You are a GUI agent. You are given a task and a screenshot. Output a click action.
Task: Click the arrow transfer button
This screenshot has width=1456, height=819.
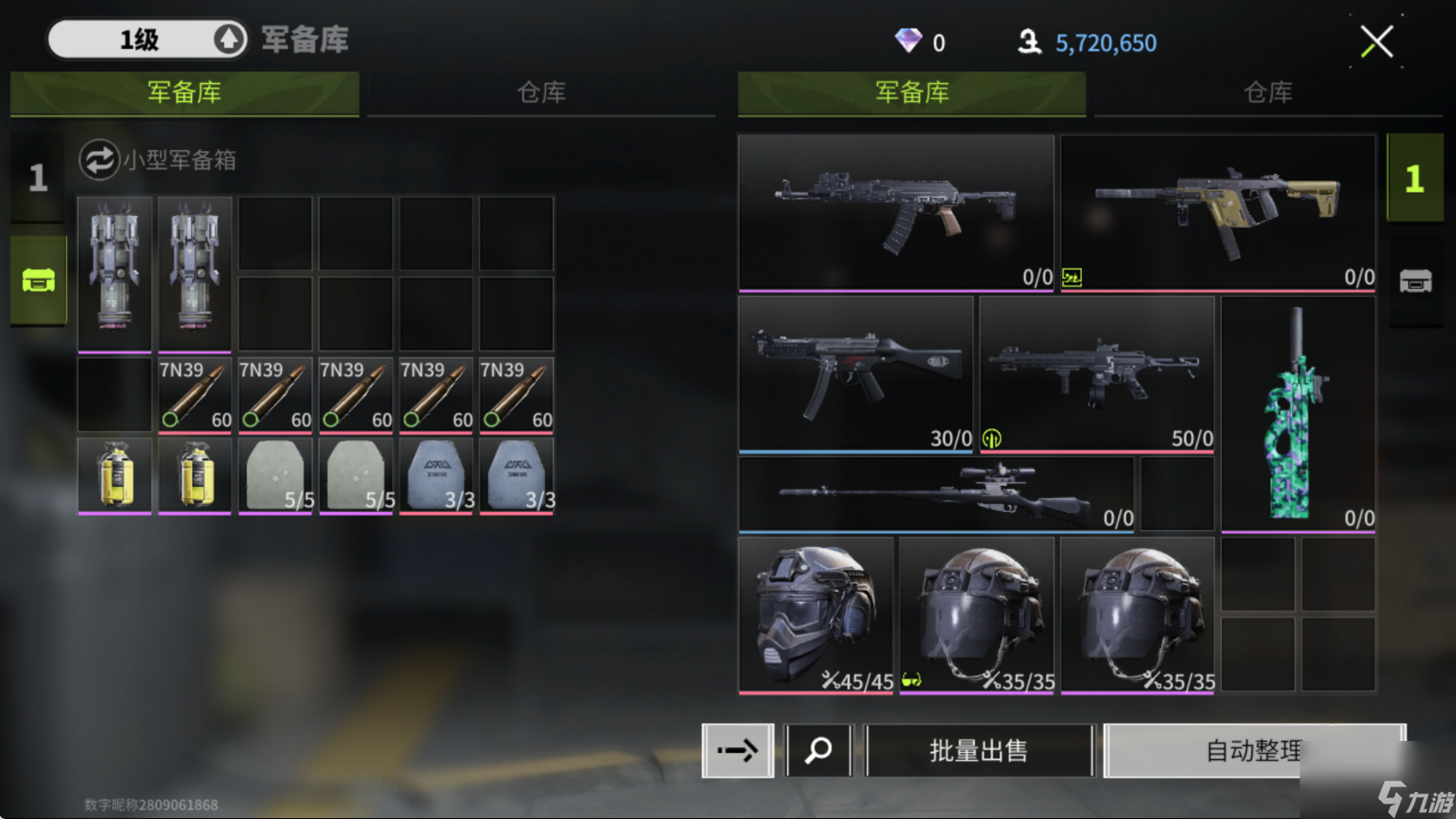tap(738, 750)
